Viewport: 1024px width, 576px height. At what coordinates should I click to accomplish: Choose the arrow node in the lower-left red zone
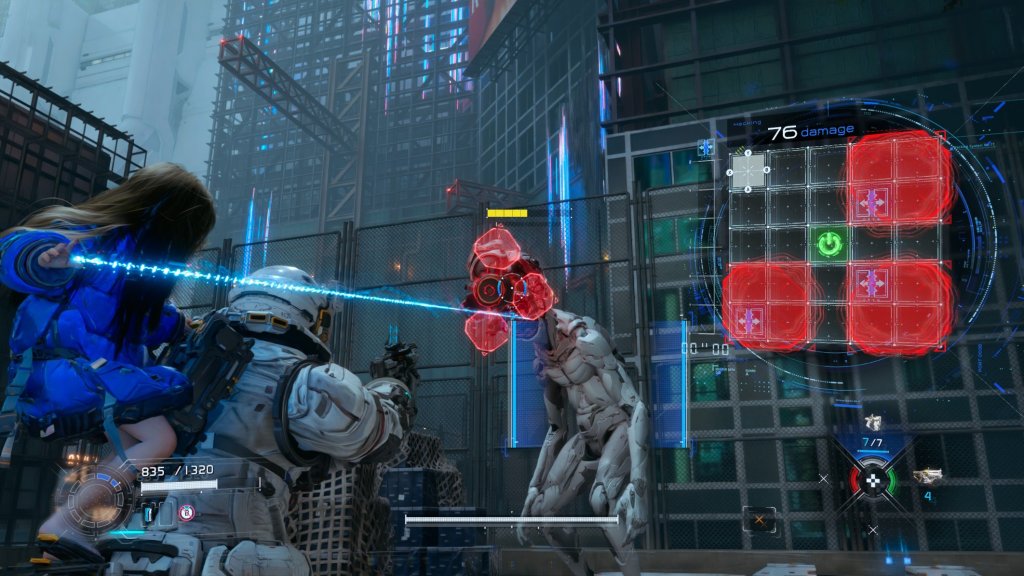748,320
